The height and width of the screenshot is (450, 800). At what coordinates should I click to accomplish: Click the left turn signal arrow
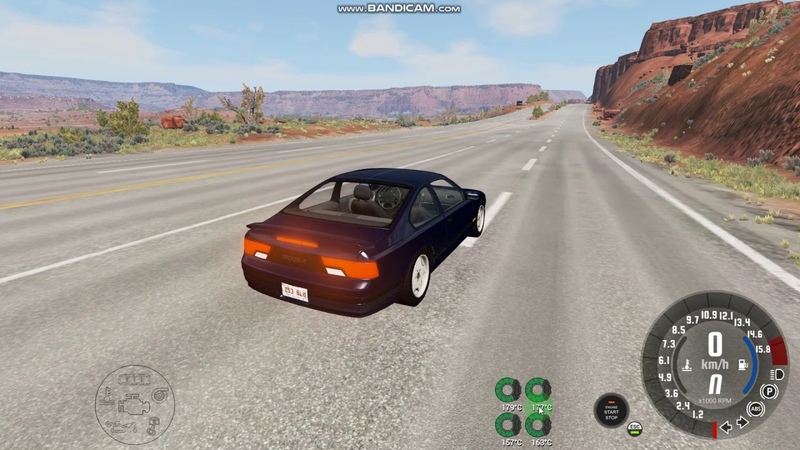coord(726,426)
